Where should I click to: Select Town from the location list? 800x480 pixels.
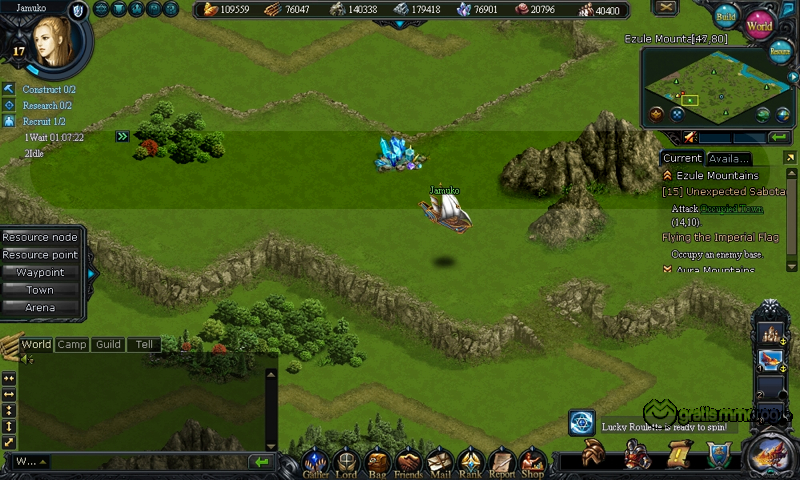click(x=40, y=290)
